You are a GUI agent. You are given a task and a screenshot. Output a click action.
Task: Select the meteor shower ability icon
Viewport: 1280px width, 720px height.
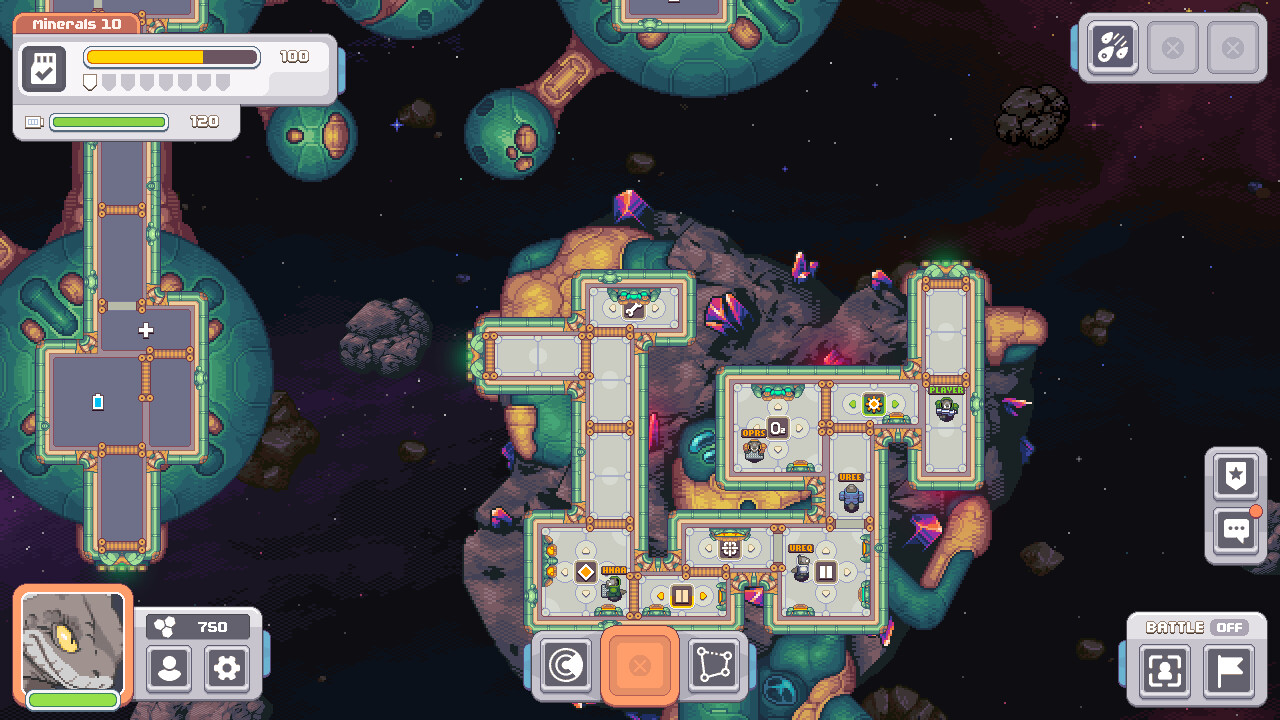1112,46
